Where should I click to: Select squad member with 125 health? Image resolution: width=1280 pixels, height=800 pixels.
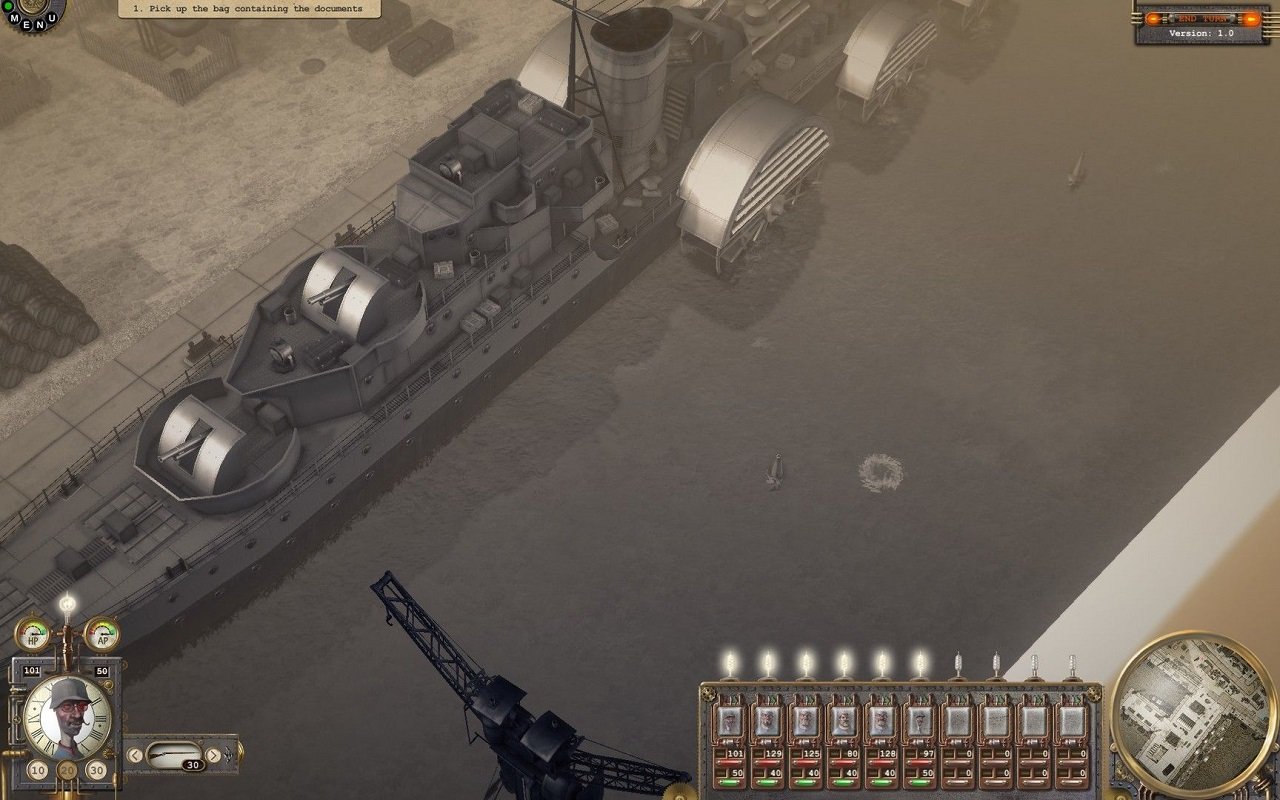806,721
